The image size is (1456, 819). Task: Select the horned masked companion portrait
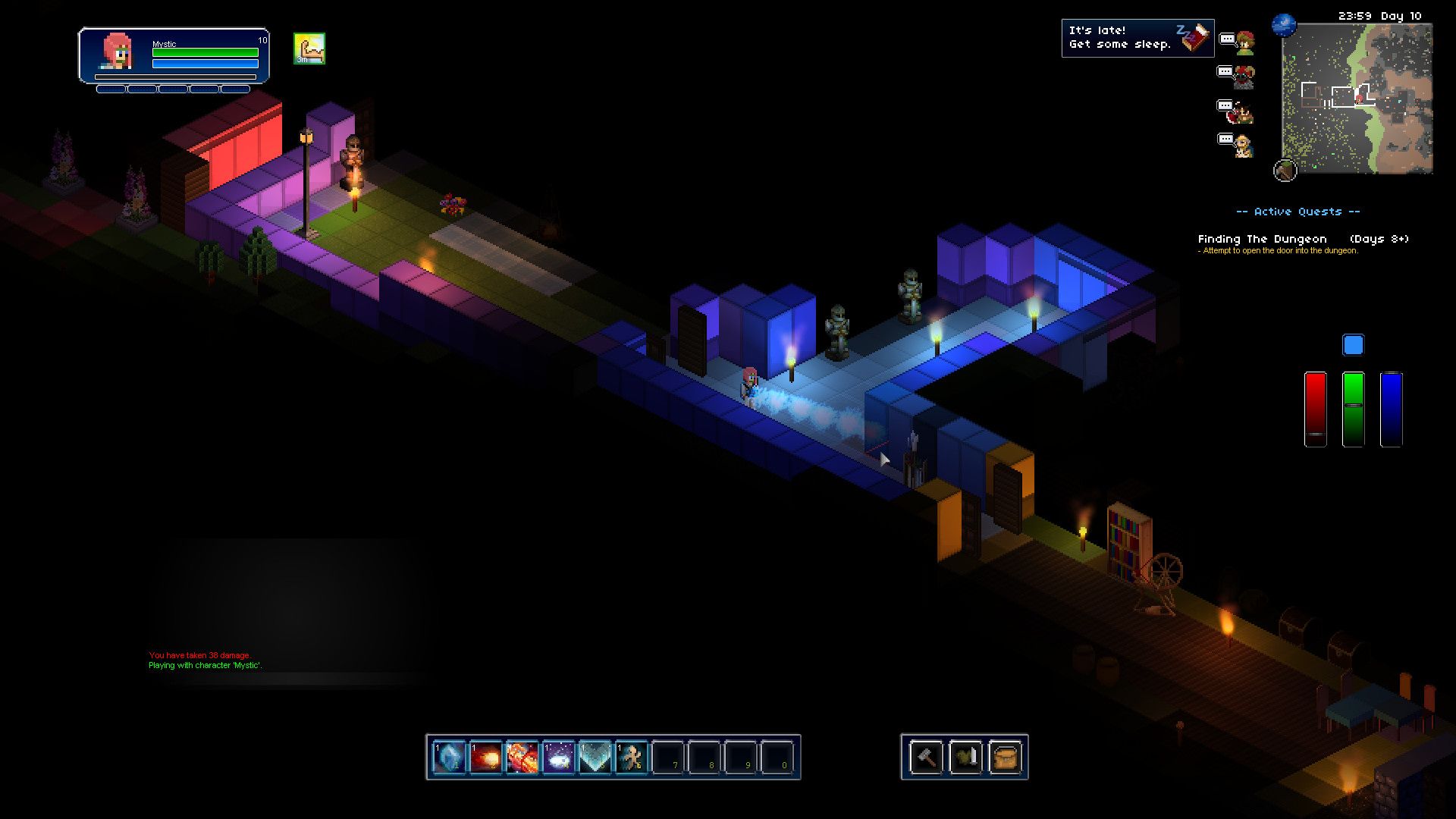coord(1244,77)
